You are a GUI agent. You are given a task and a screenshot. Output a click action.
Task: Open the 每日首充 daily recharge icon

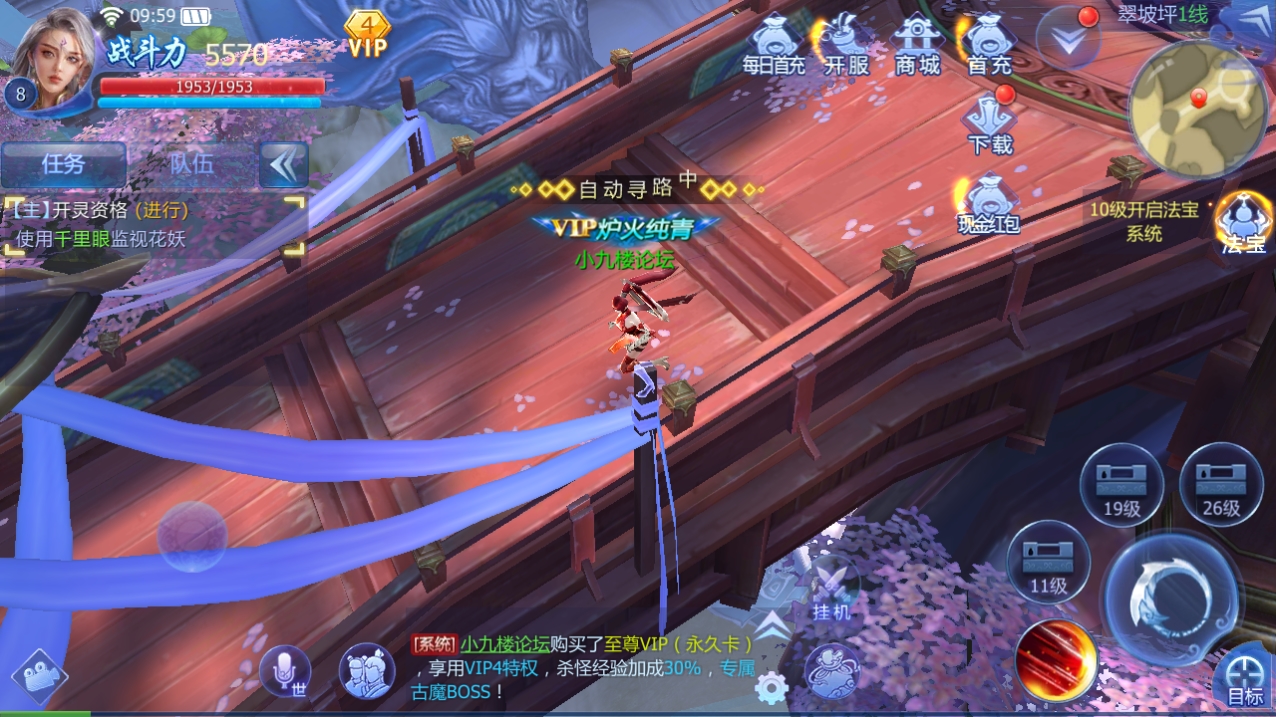point(773,47)
